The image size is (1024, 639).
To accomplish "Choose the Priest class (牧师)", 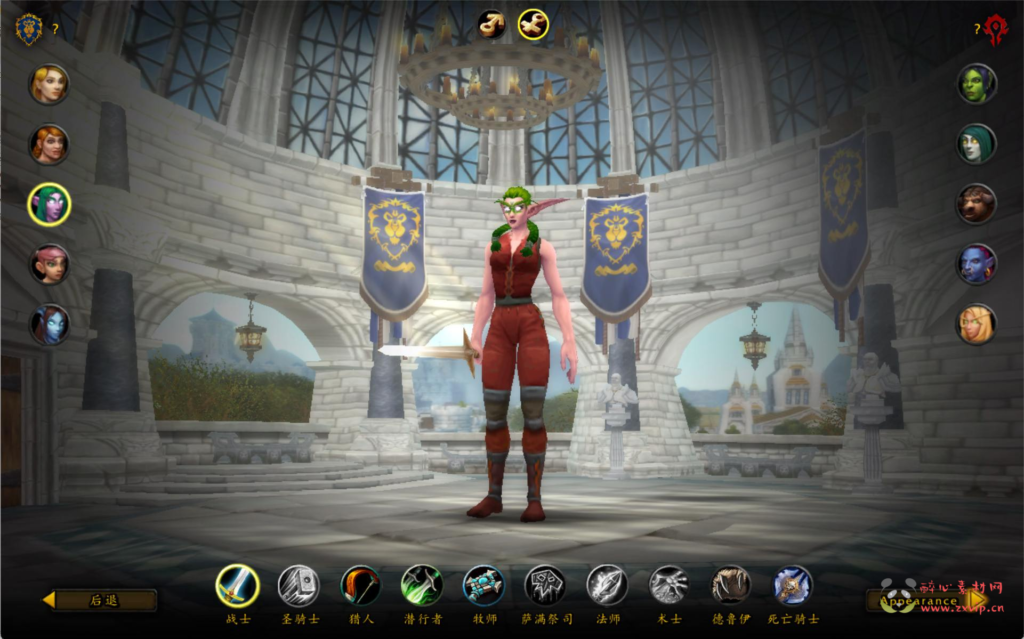I will pos(483,585).
